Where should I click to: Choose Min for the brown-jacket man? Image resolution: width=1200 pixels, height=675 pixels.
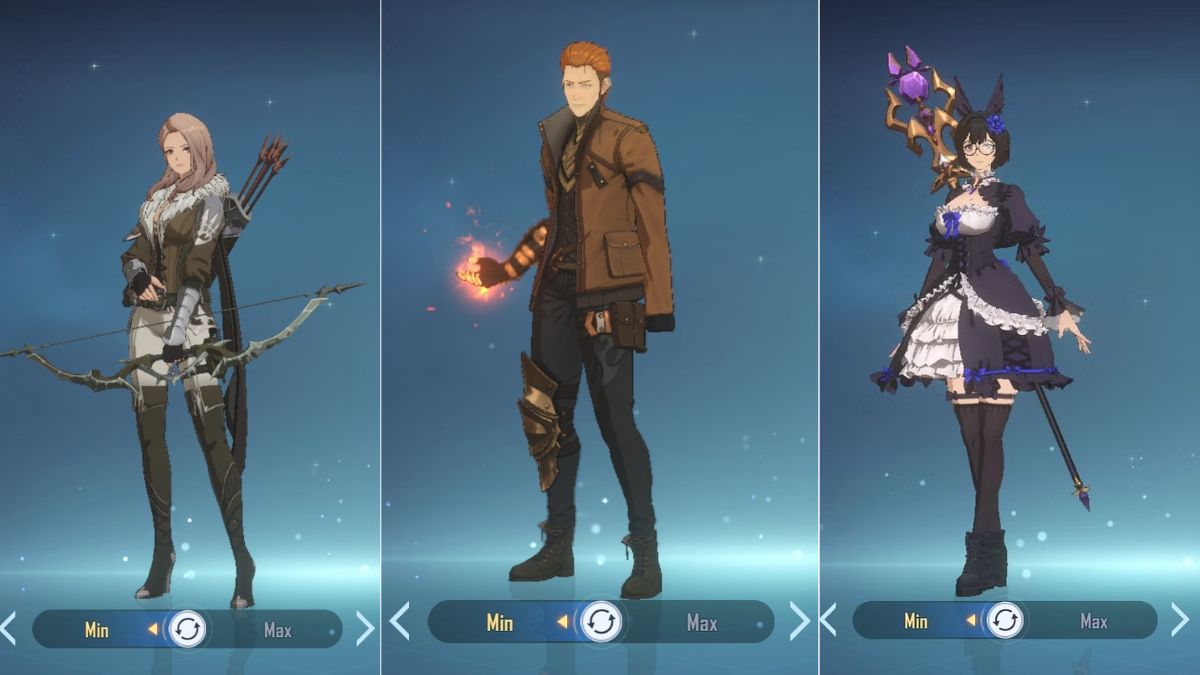(500, 622)
